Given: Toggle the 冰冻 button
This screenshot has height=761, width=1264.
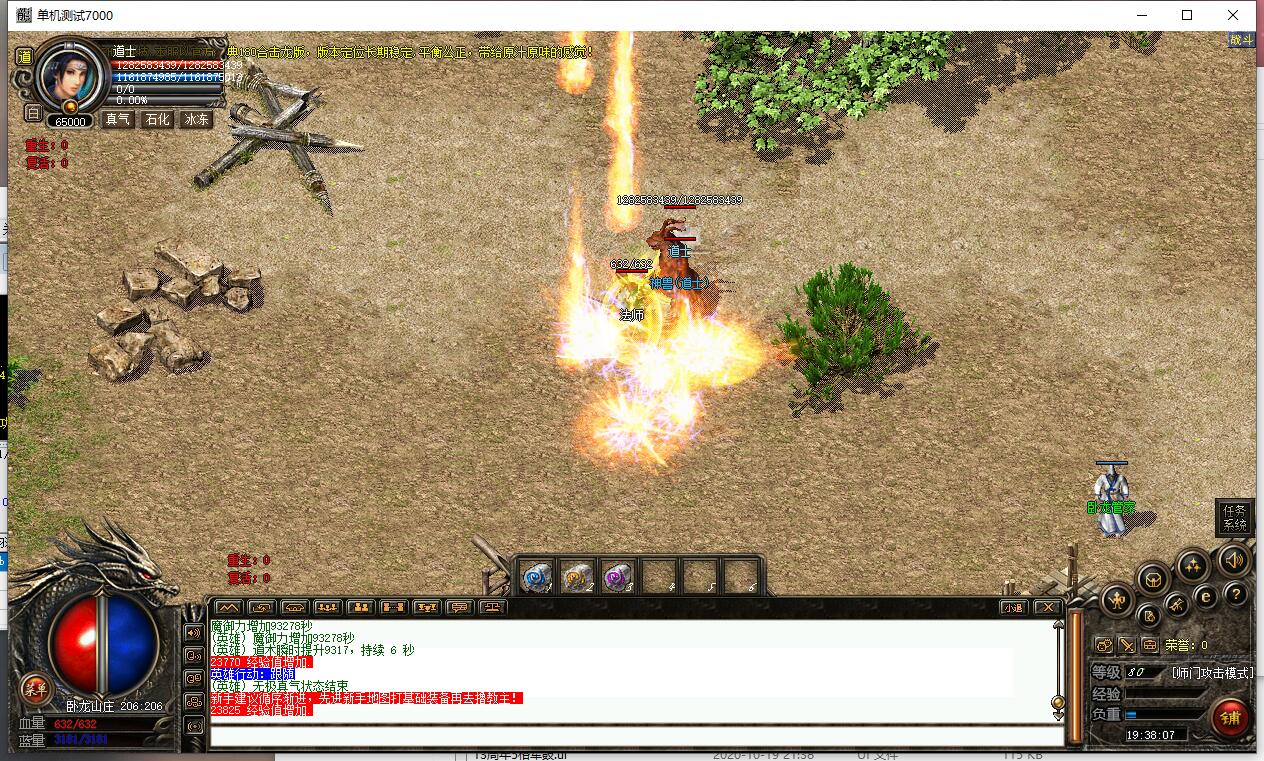Looking at the screenshot, I should [197, 119].
